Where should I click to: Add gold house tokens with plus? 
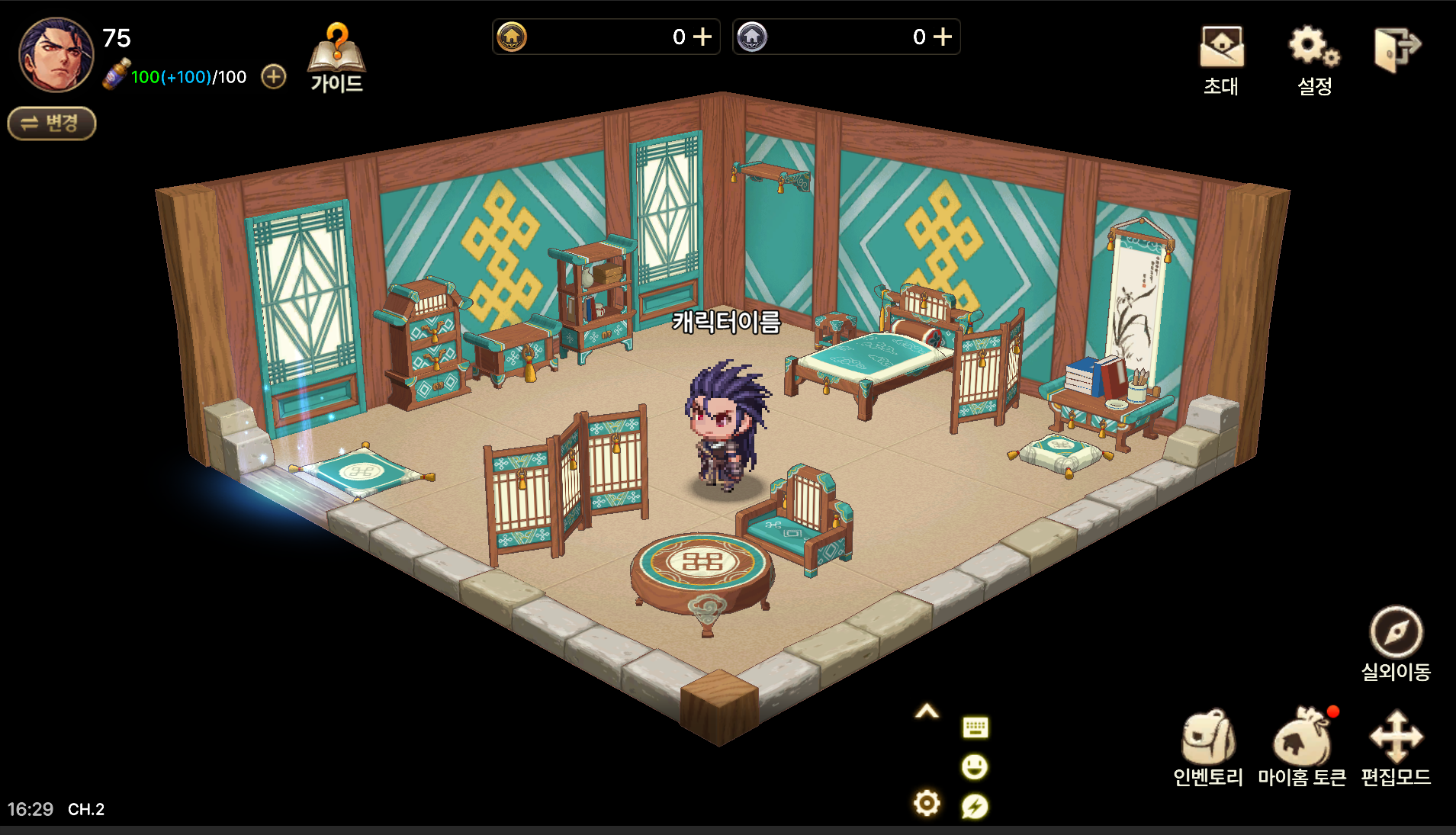coord(702,37)
